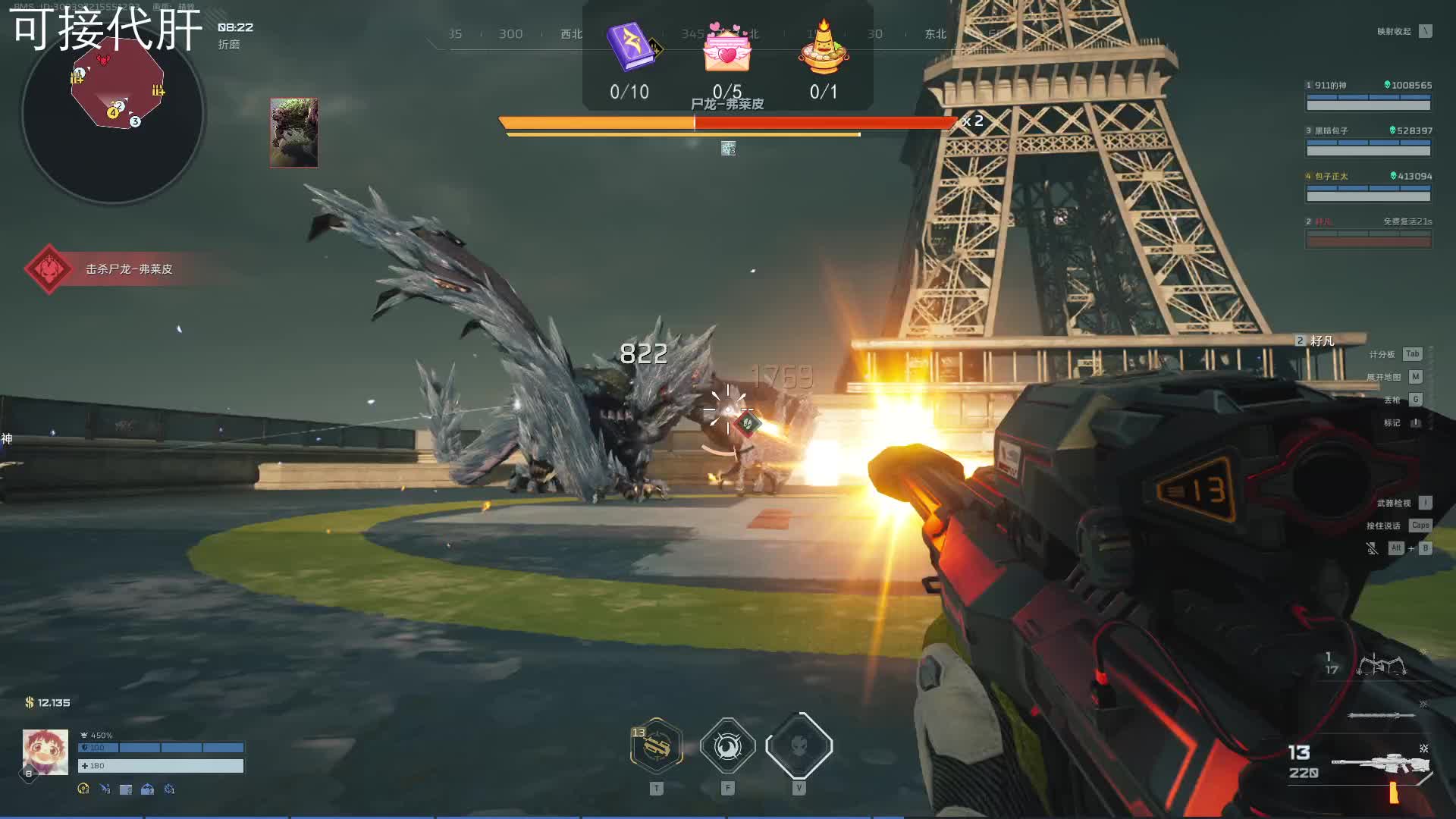Click the hotpot cake collectible icon

click(824, 49)
